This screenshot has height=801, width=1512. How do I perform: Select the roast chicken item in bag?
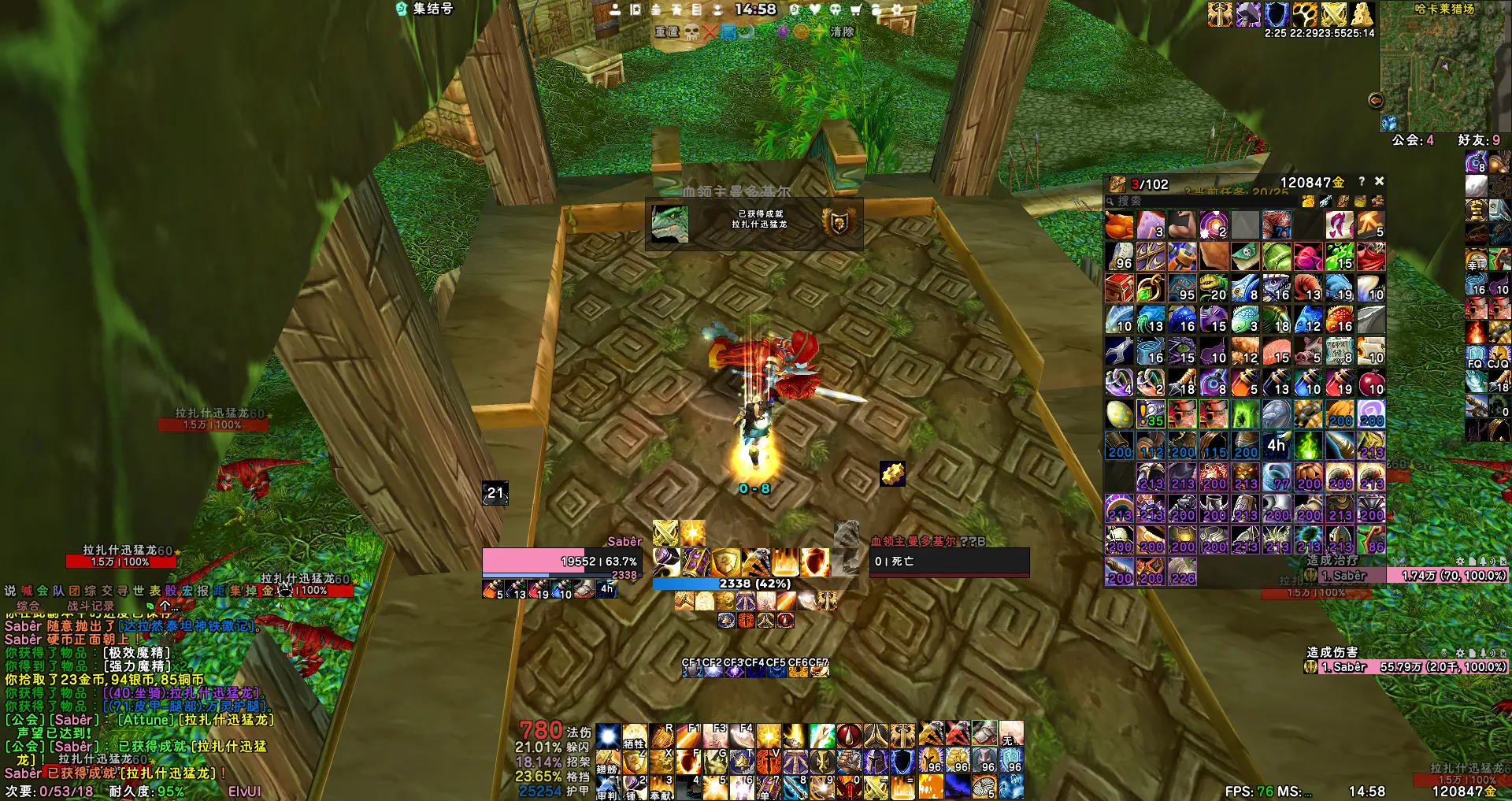pyautogui.click(x=1119, y=225)
